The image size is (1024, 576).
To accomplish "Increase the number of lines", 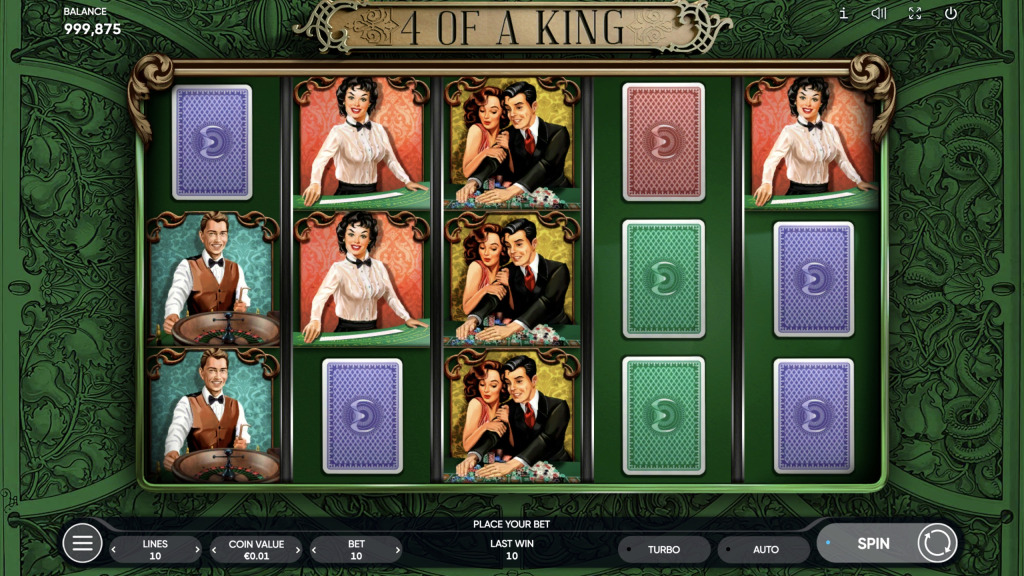I will (x=197, y=550).
